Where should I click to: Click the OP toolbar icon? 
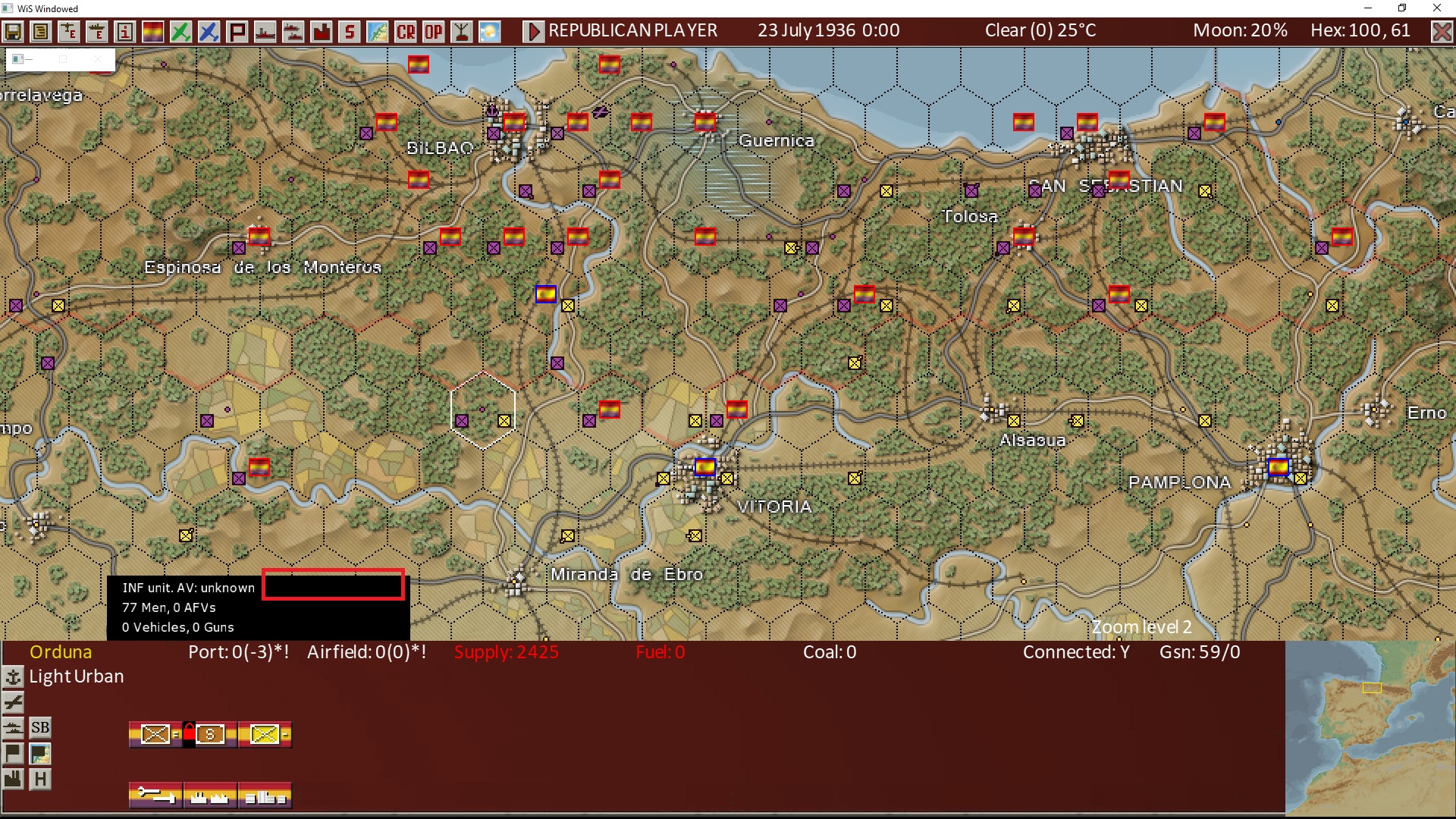click(433, 32)
